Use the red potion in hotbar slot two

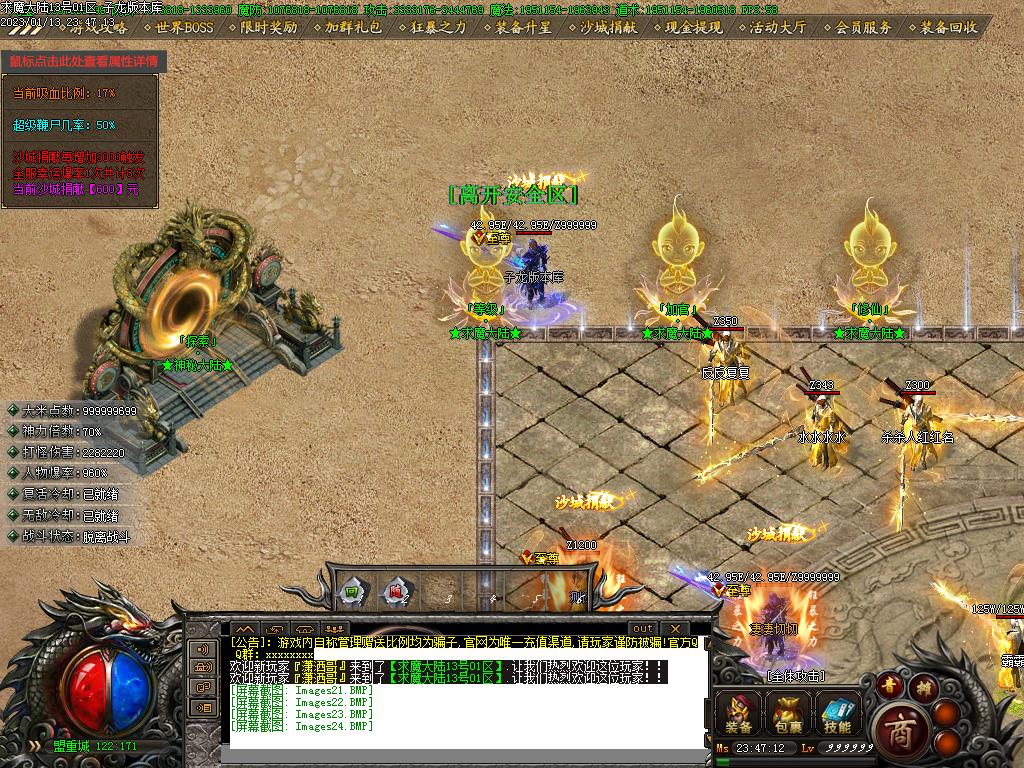396,592
